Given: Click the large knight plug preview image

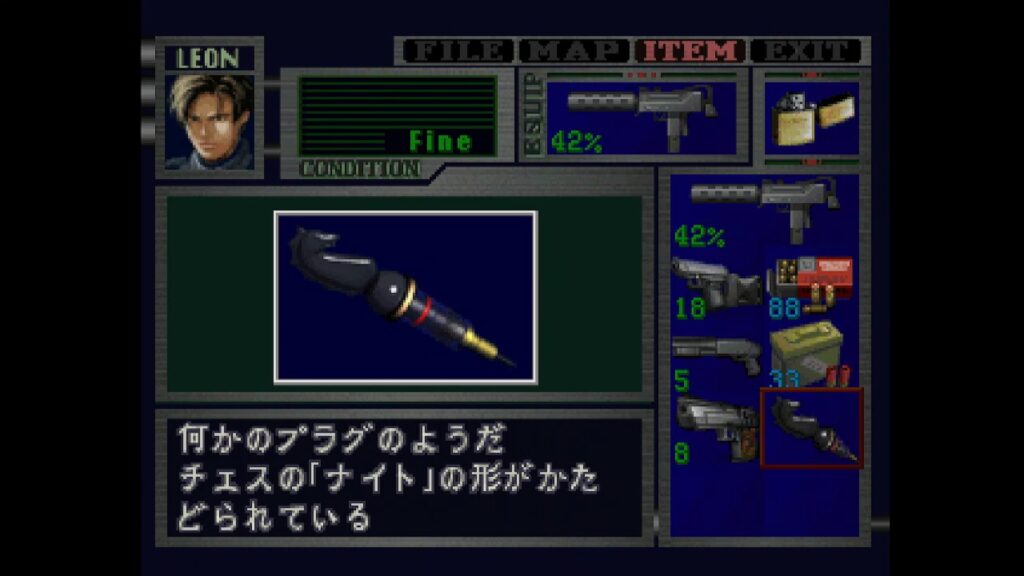Looking at the screenshot, I should click(x=405, y=297).
